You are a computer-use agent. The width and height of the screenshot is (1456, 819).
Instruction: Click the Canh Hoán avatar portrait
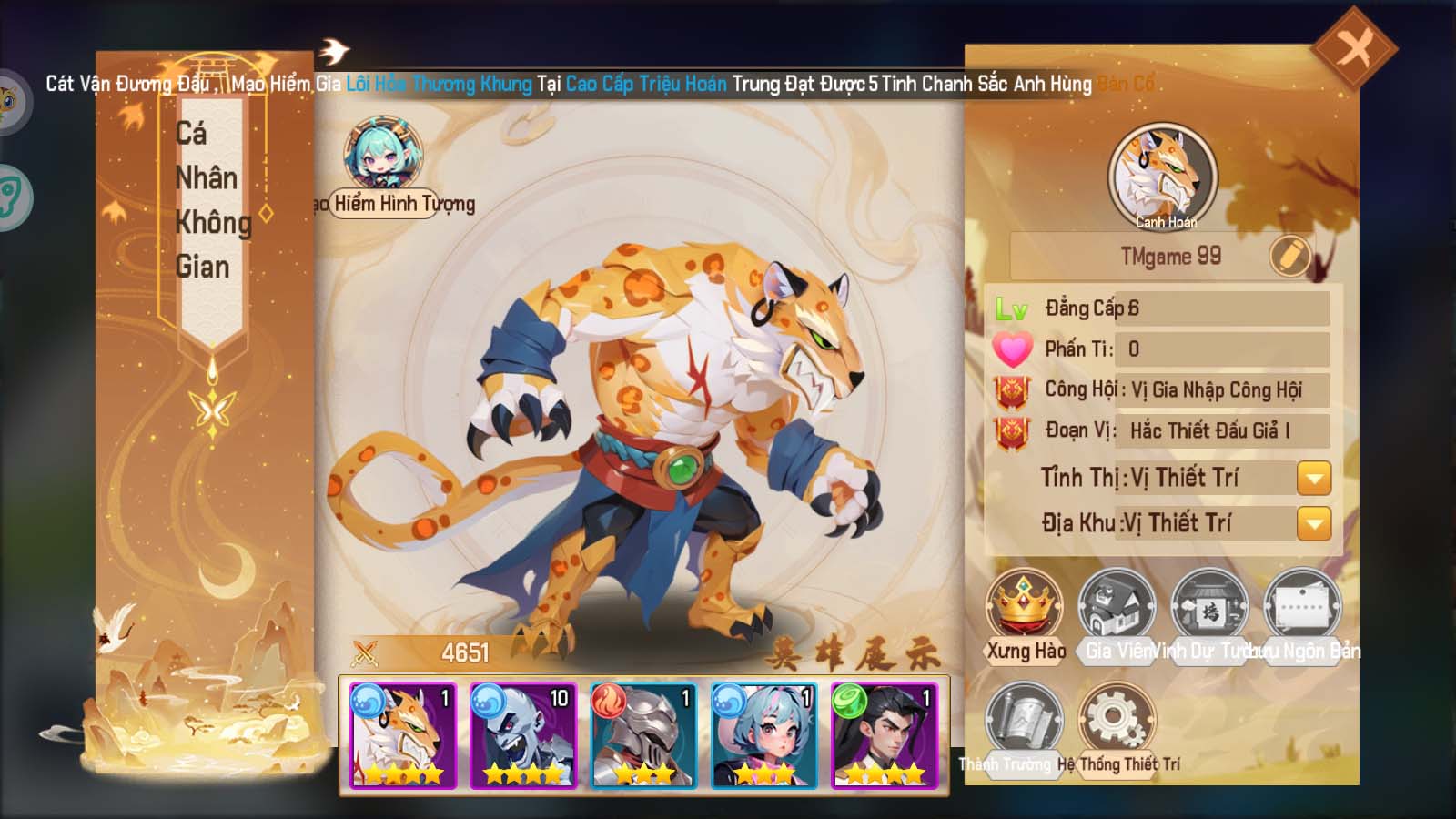1163,176
